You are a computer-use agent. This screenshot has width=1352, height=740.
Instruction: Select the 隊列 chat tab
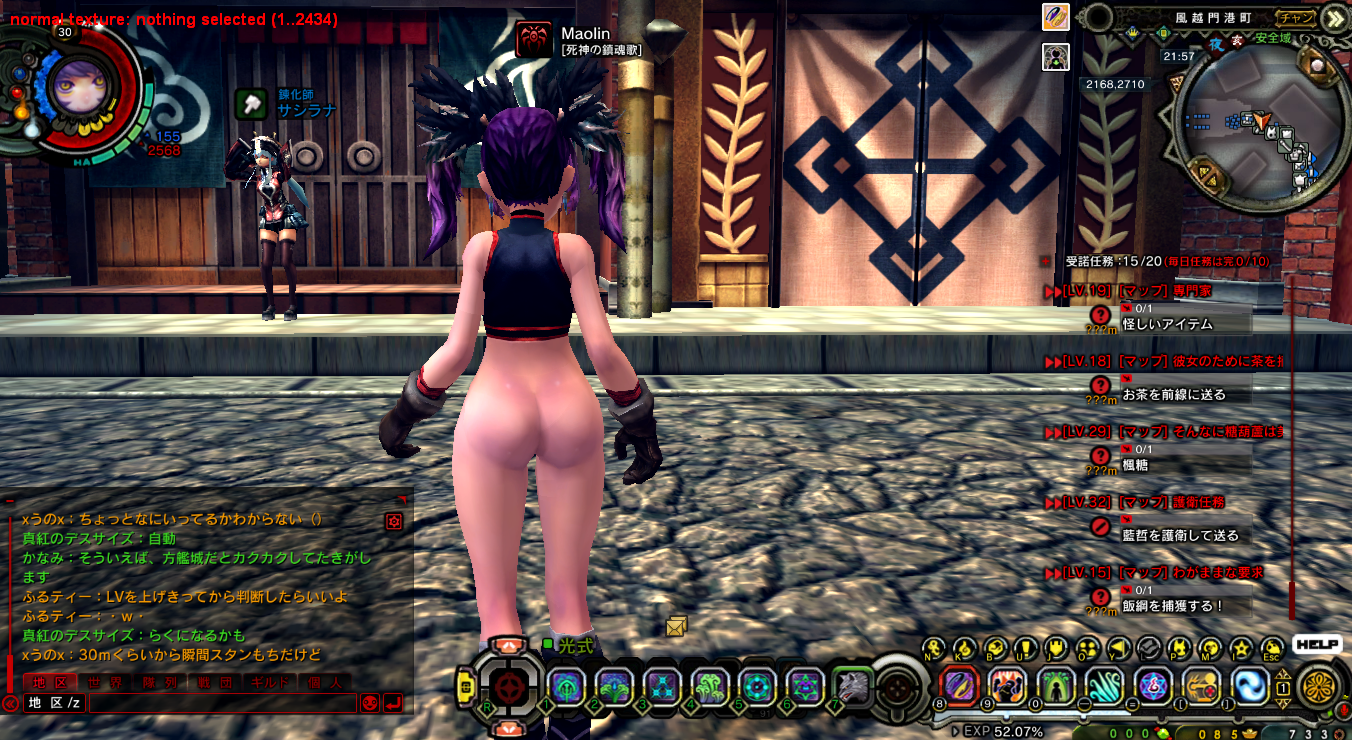160,682
